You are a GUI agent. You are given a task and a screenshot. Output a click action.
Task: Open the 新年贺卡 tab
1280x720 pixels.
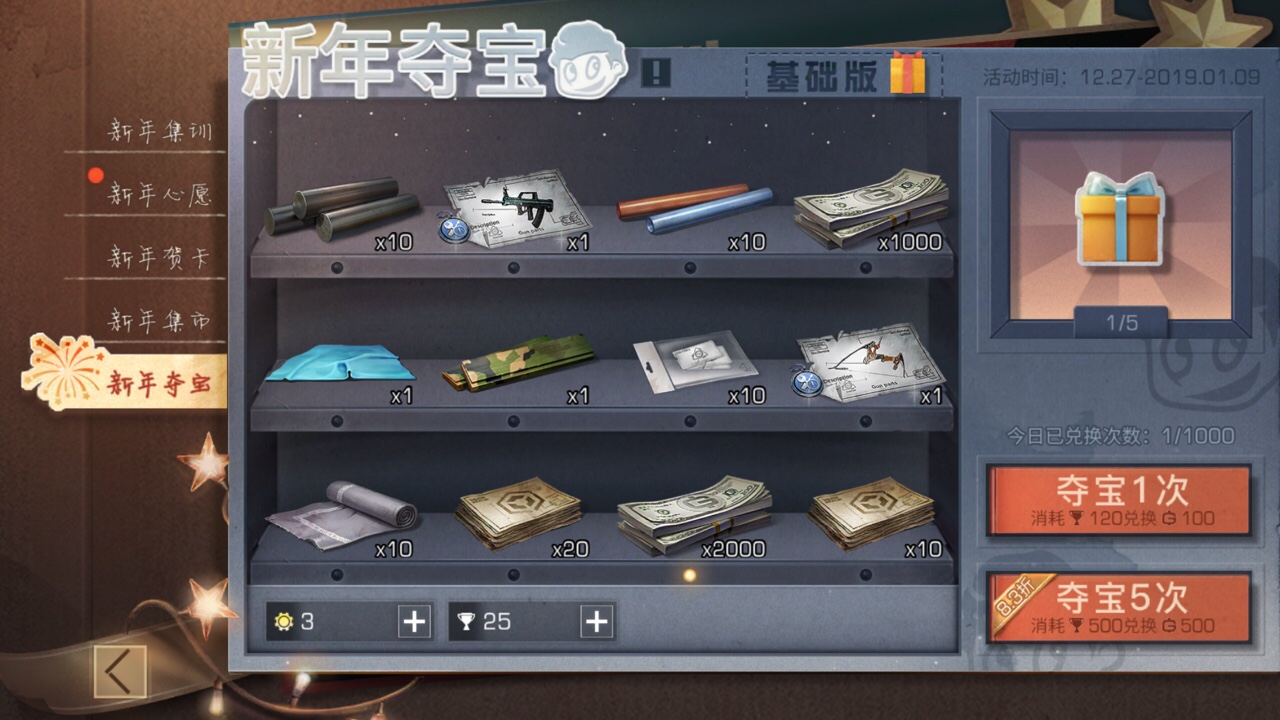[156, 256]
